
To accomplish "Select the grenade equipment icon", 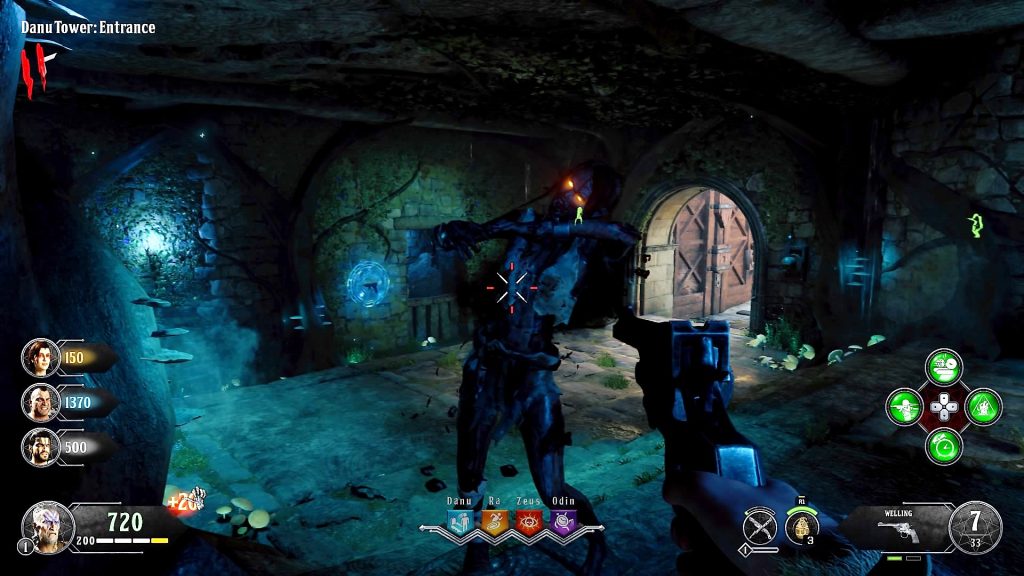I will (x=799, y=526).
